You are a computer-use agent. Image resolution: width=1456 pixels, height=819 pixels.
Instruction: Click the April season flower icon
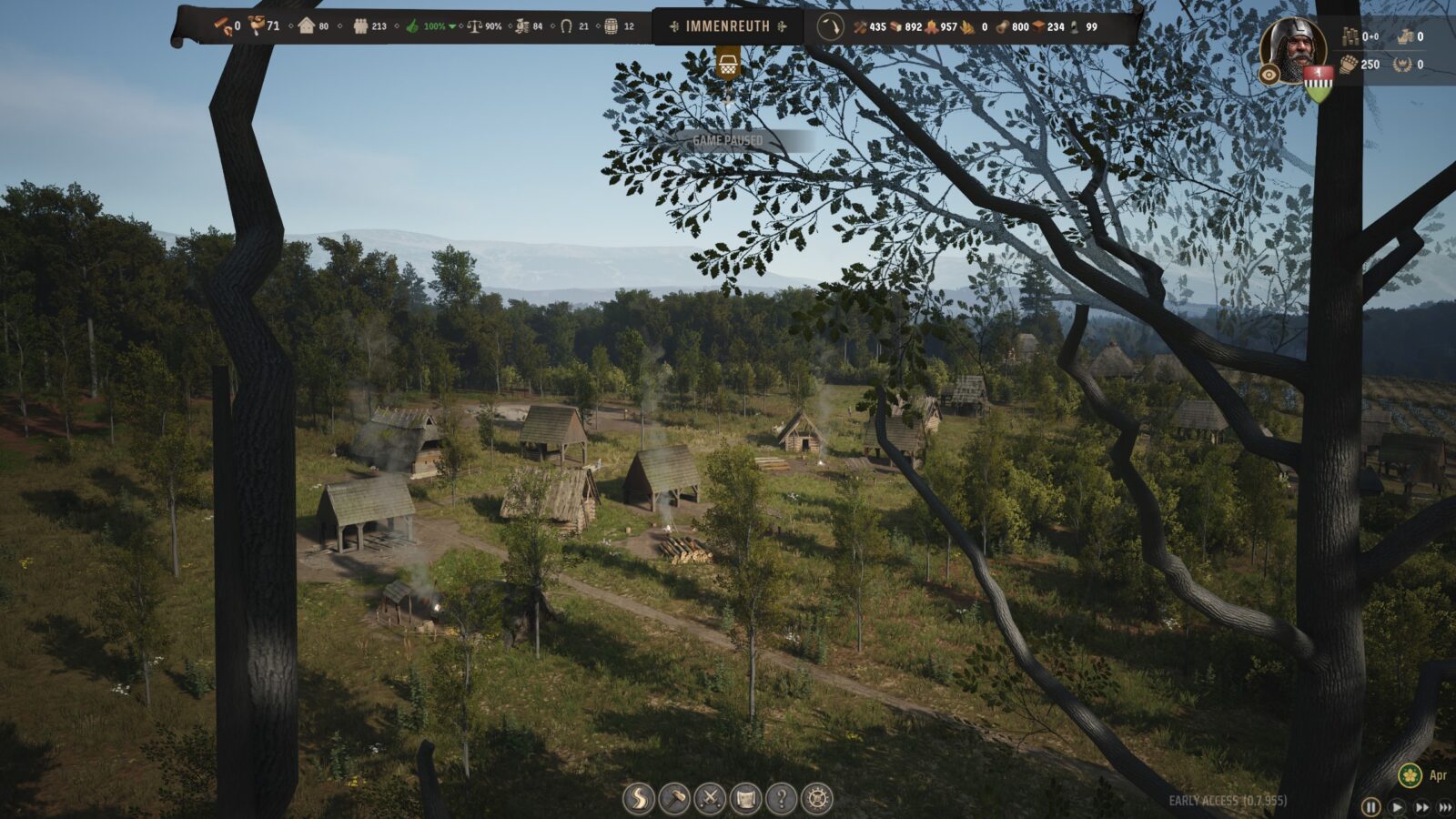(1410, 775)
